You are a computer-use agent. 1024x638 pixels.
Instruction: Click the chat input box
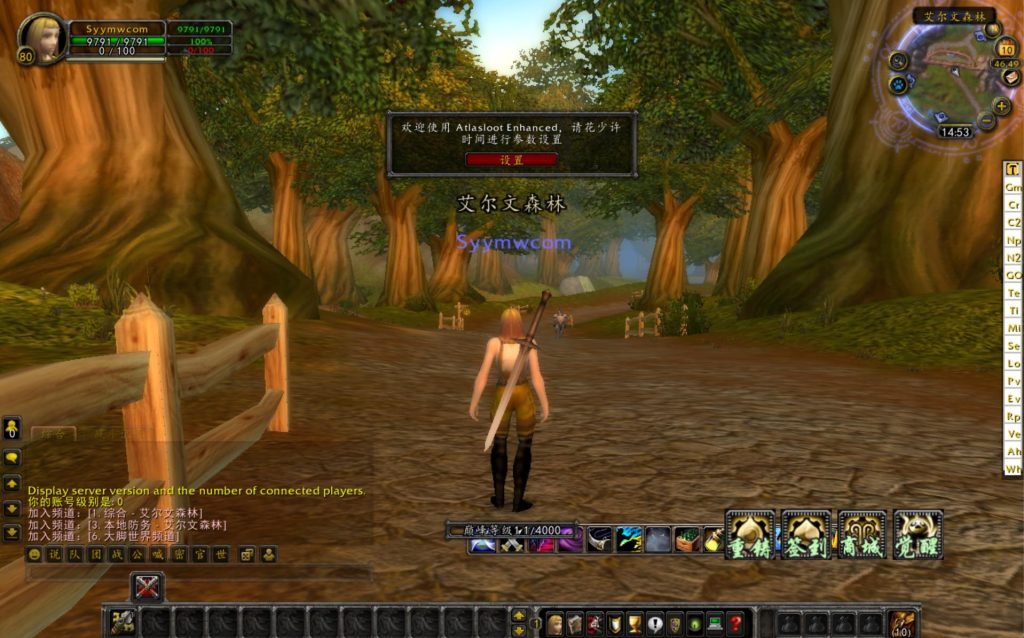(200, 574)
